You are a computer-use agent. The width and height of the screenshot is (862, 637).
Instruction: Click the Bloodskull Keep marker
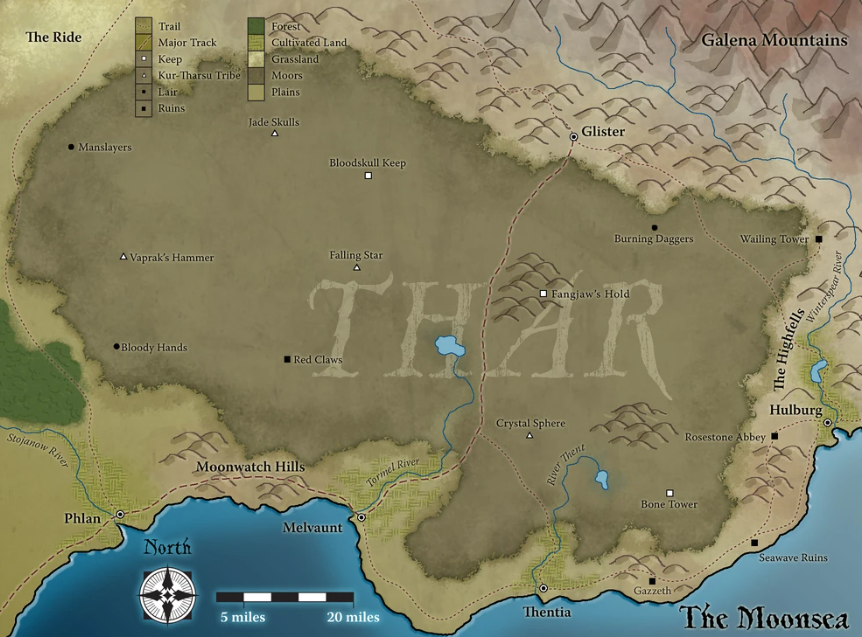click(368, 176)
